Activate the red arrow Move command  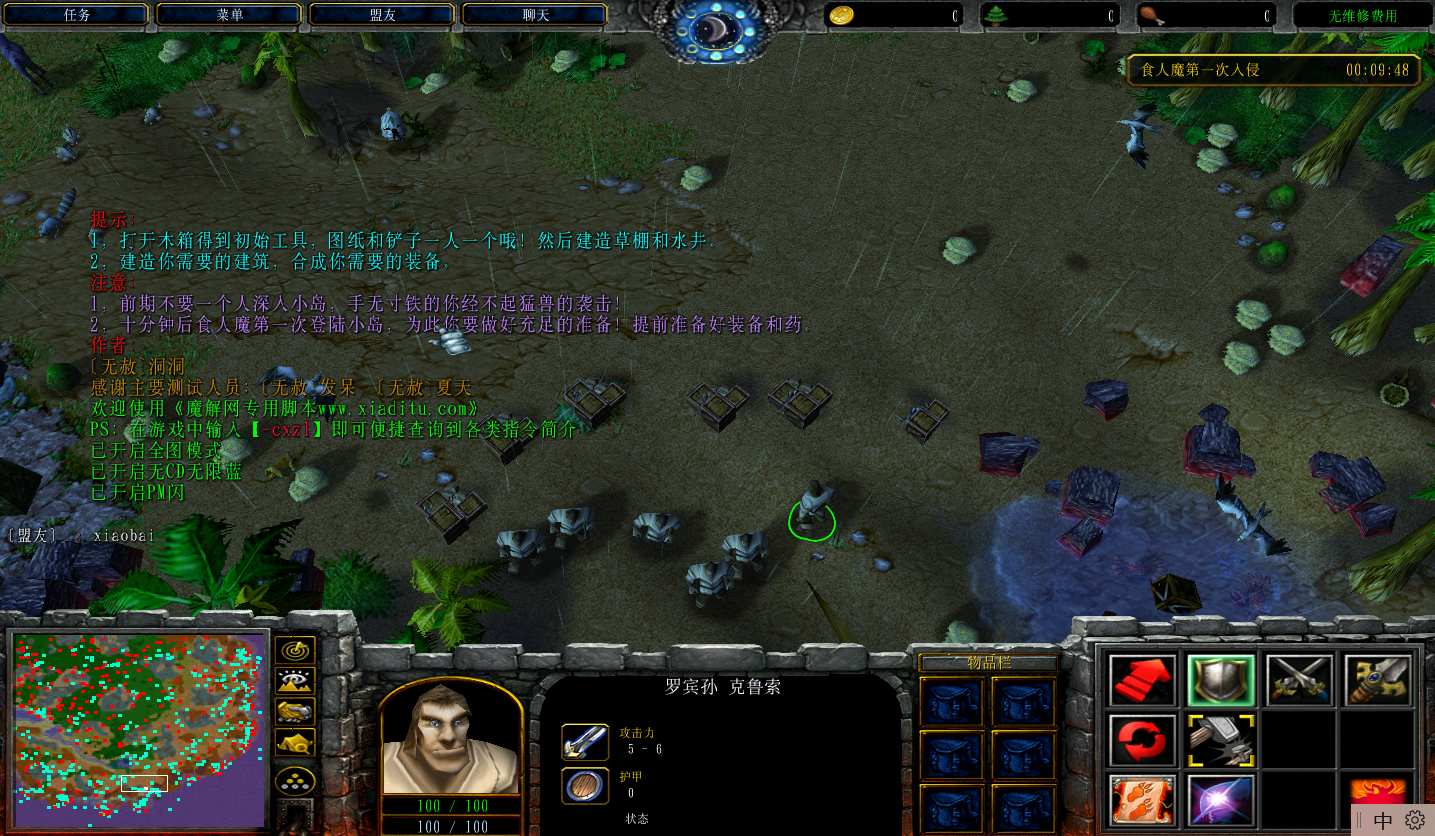coord(1142,681)
